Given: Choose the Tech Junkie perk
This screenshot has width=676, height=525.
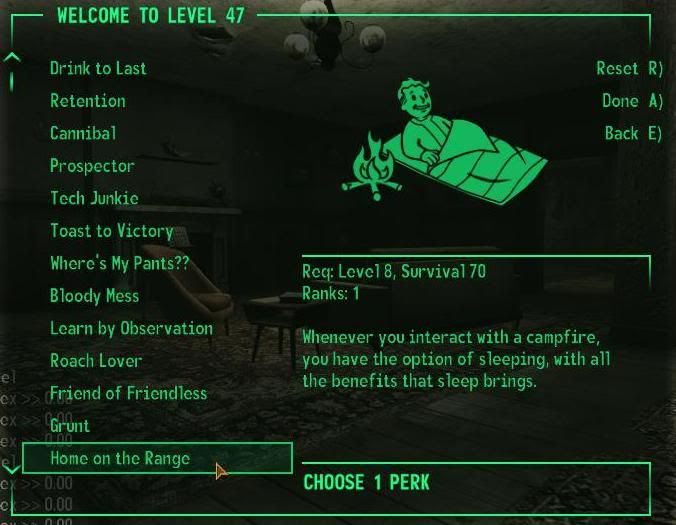Looking at the screenshot, I should coord(94,198).
